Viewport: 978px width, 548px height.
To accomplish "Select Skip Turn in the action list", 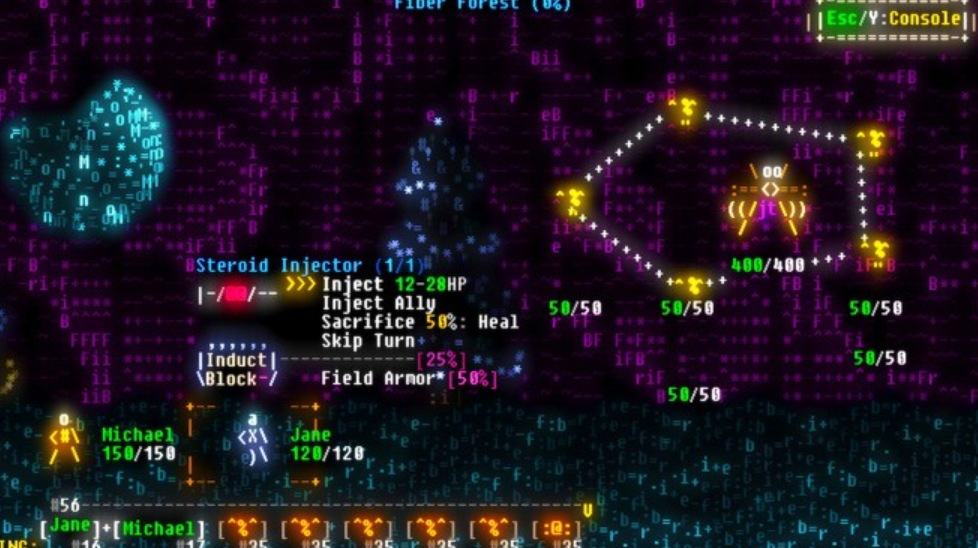I will [365, 341].
